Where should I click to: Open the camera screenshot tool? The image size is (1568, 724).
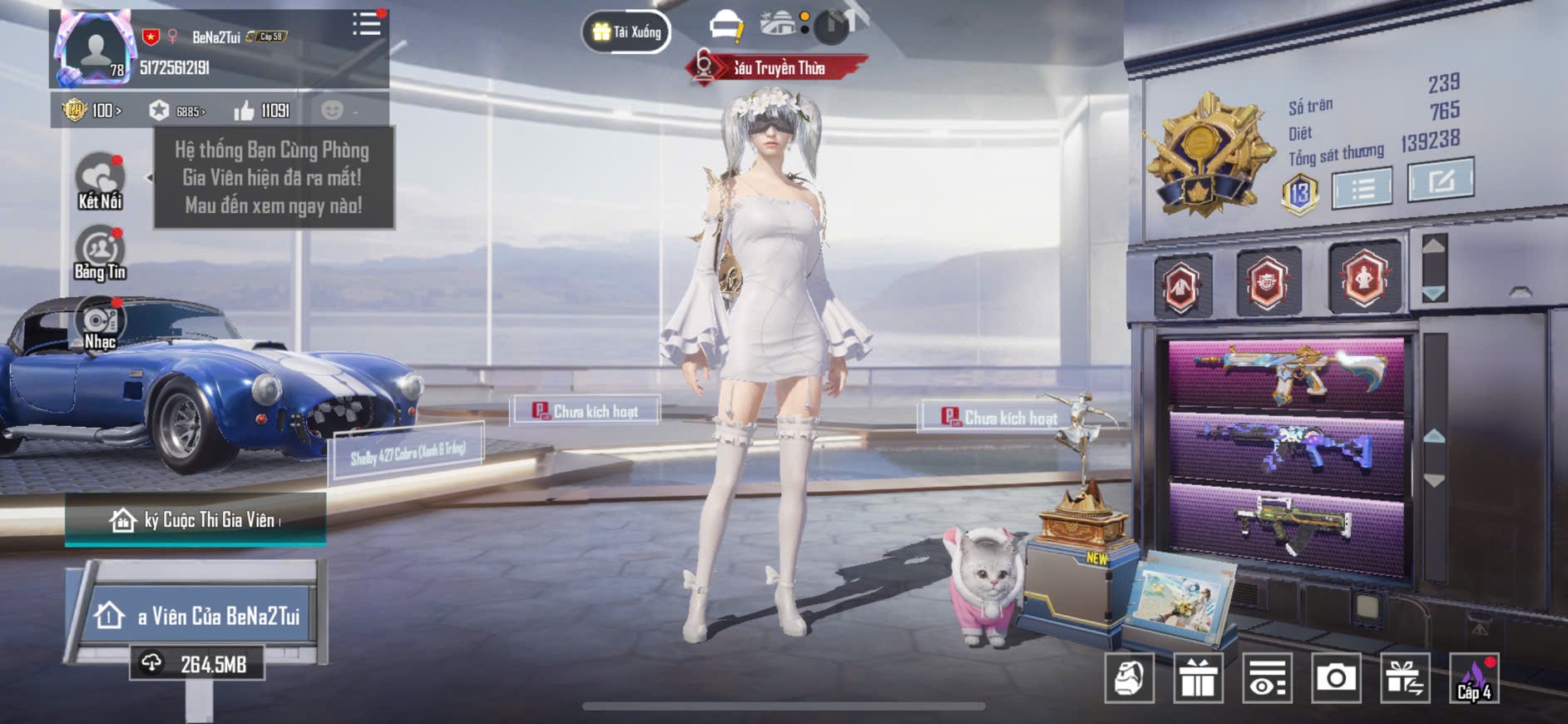(x=1336, y=678)
